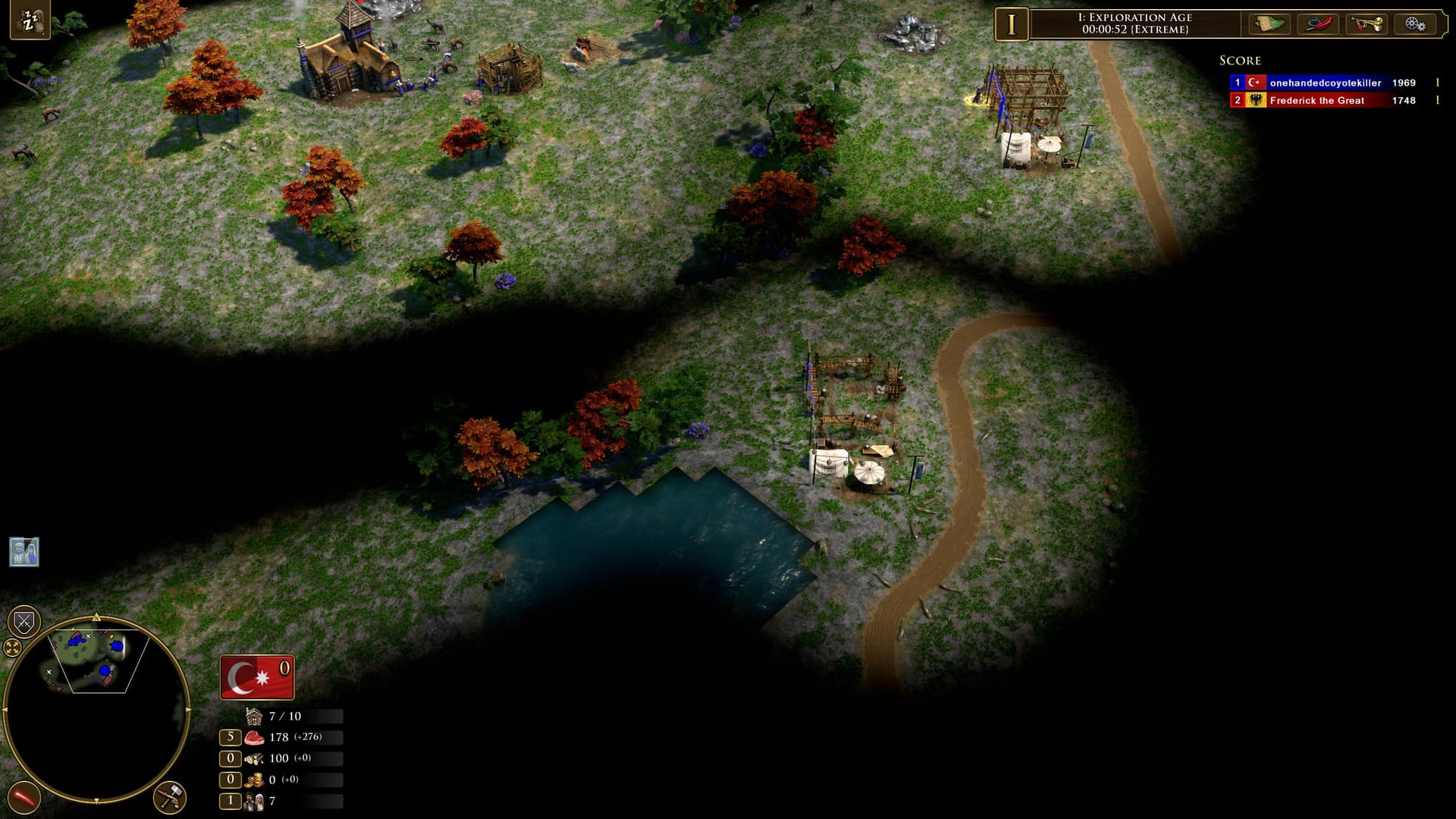Open the gear-shaped settings menu

(x=1414, y=24)
